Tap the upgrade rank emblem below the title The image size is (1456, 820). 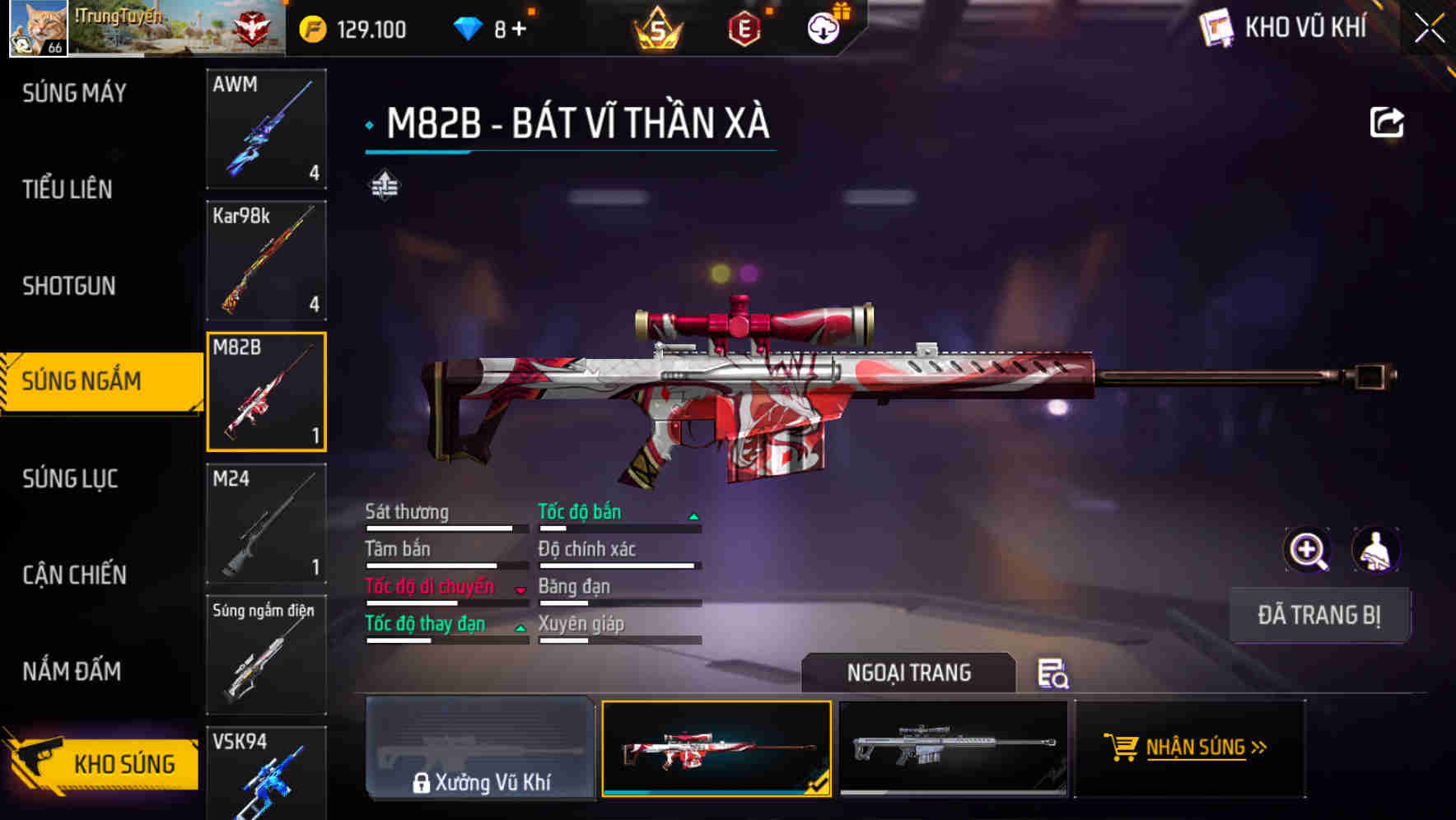pos(384,186)
